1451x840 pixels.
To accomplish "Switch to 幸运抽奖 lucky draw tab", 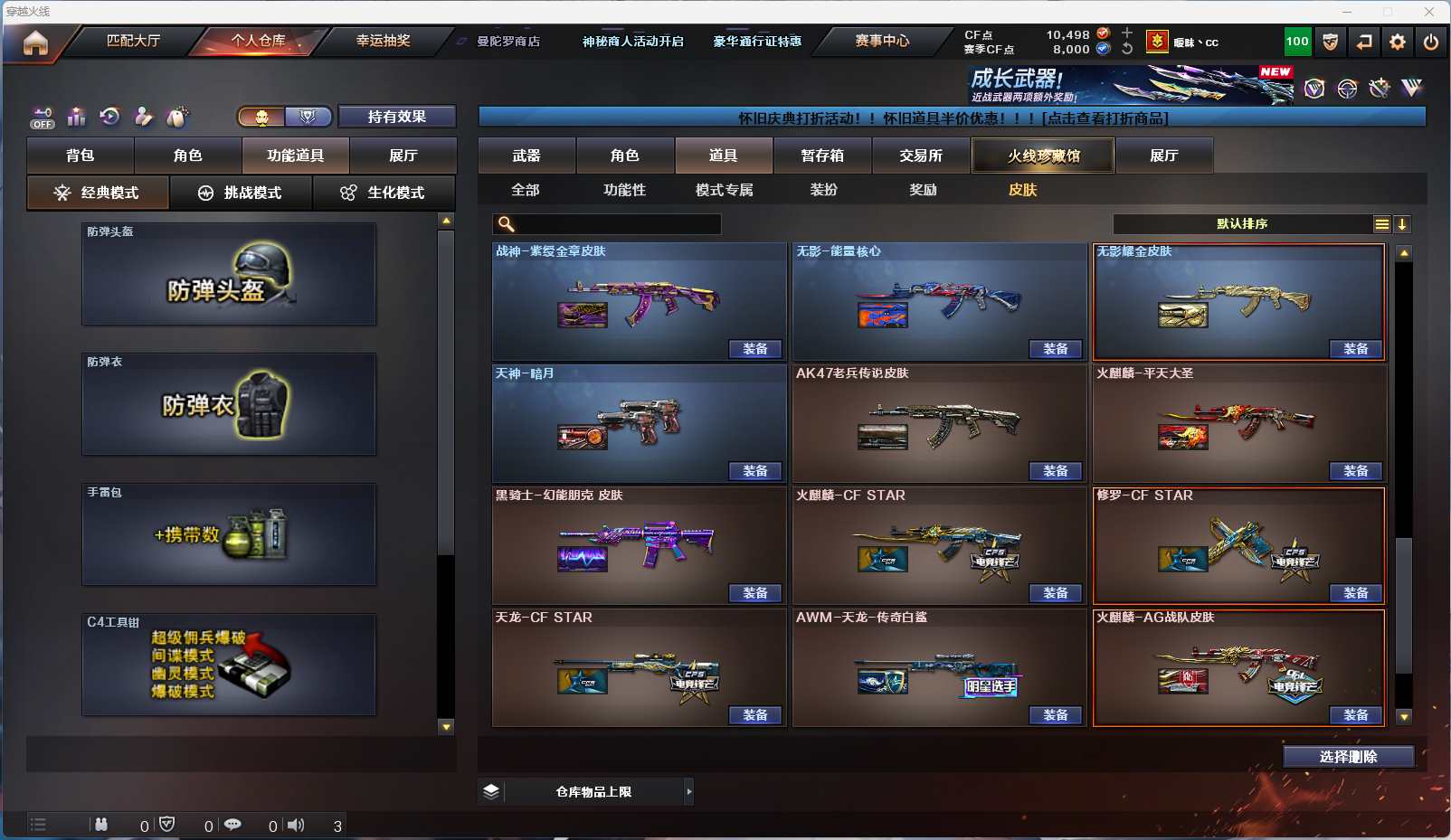I will pos(383,41).
